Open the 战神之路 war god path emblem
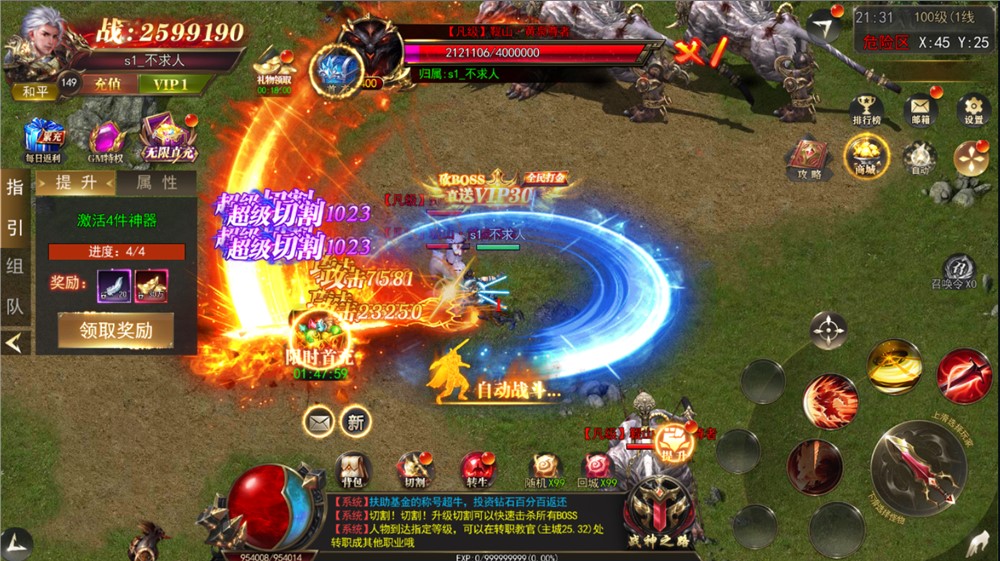This screenshot has width=1000, height=561. click(x=658, y=503)
